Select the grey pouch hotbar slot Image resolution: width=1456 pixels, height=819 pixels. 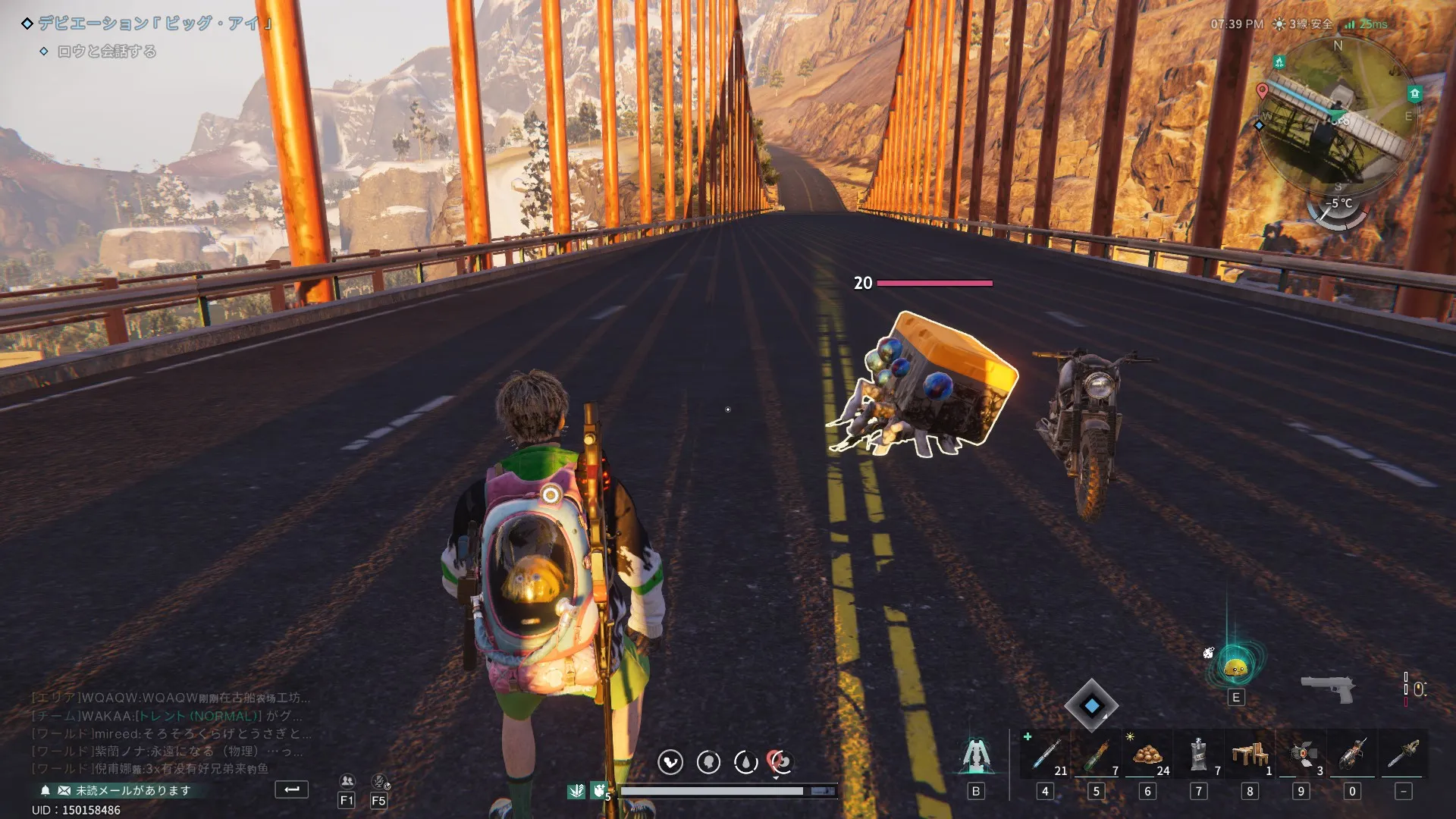(1198, 755)
